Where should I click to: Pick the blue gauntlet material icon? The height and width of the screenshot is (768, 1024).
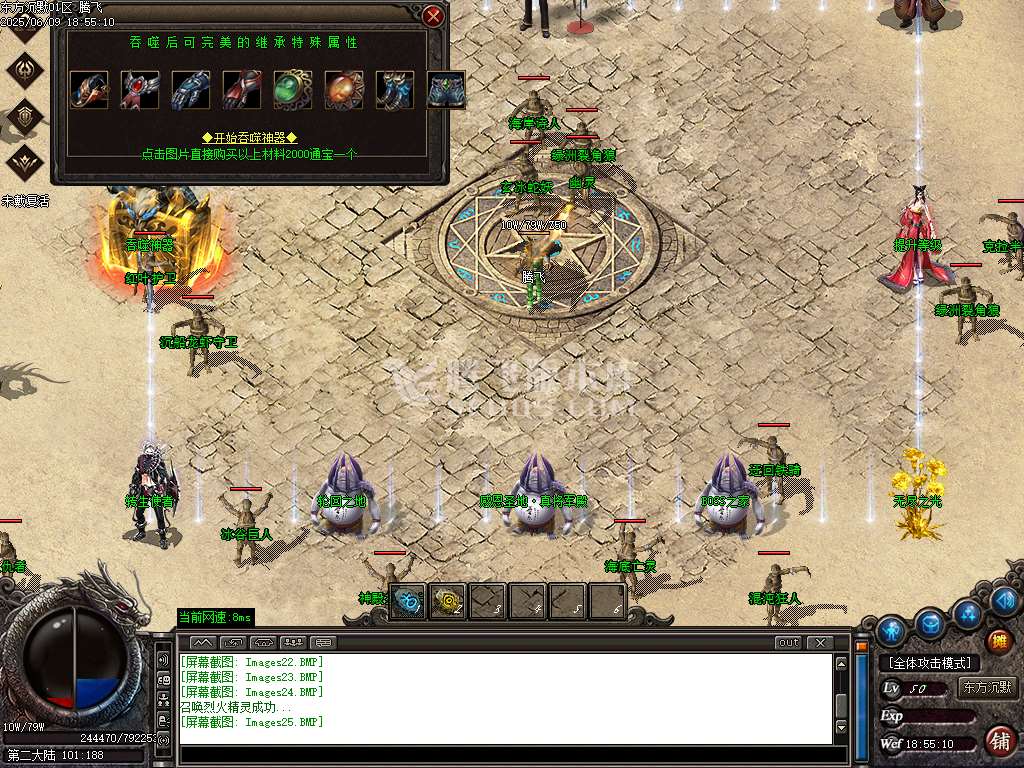[x=191, y=90]
